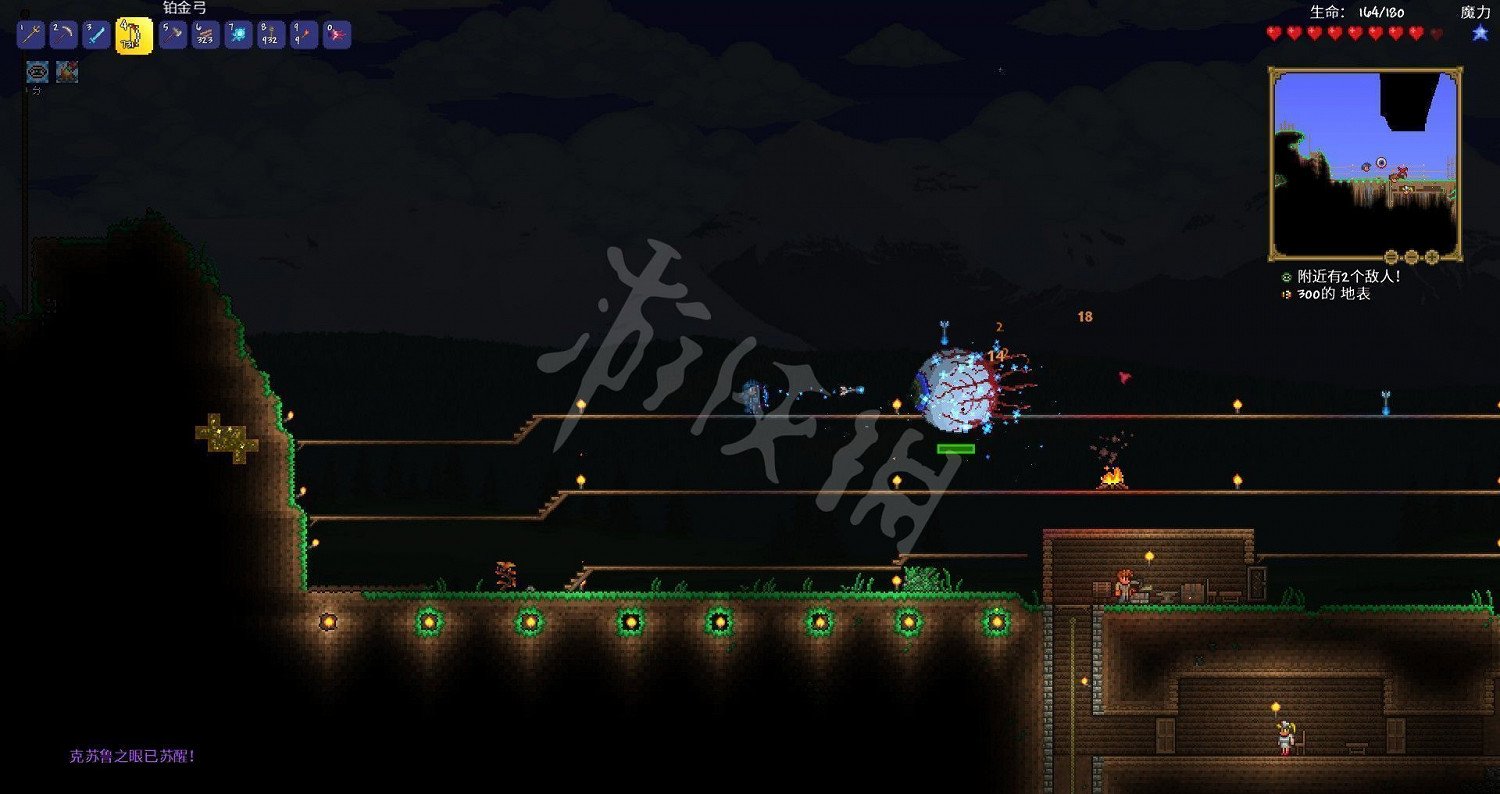This screenshot has height=794, width=1500.
Task: Open the minimap shrink control
Action: (x=1390, y=255)
